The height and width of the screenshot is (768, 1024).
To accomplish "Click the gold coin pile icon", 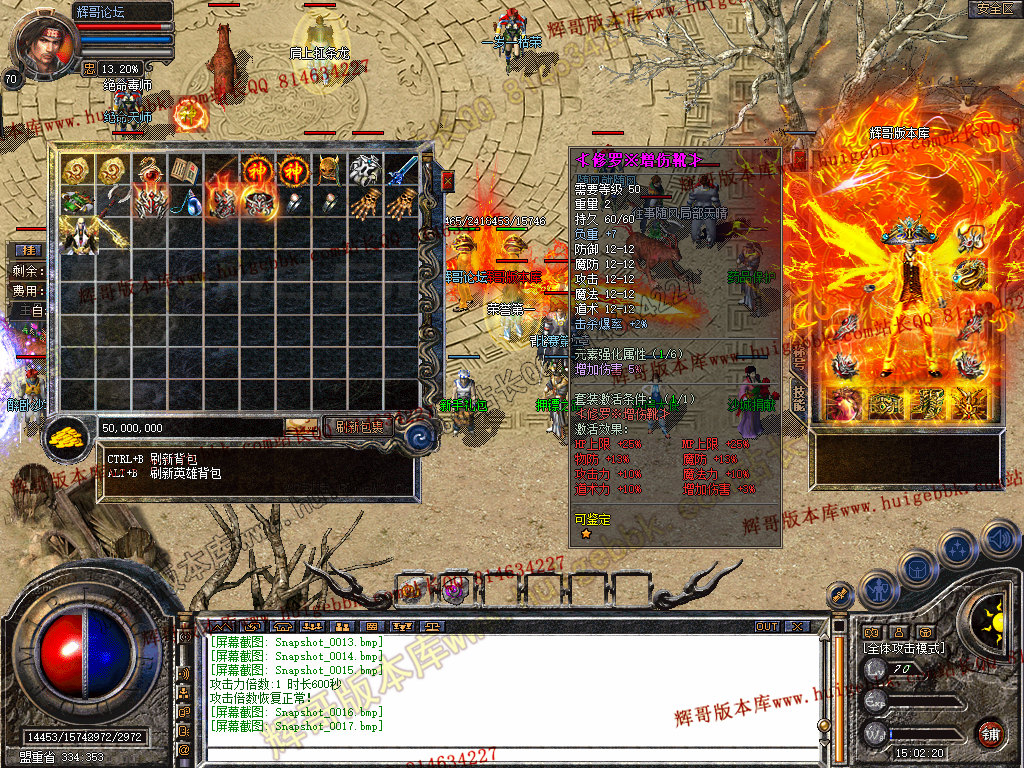I will [68, 437].
